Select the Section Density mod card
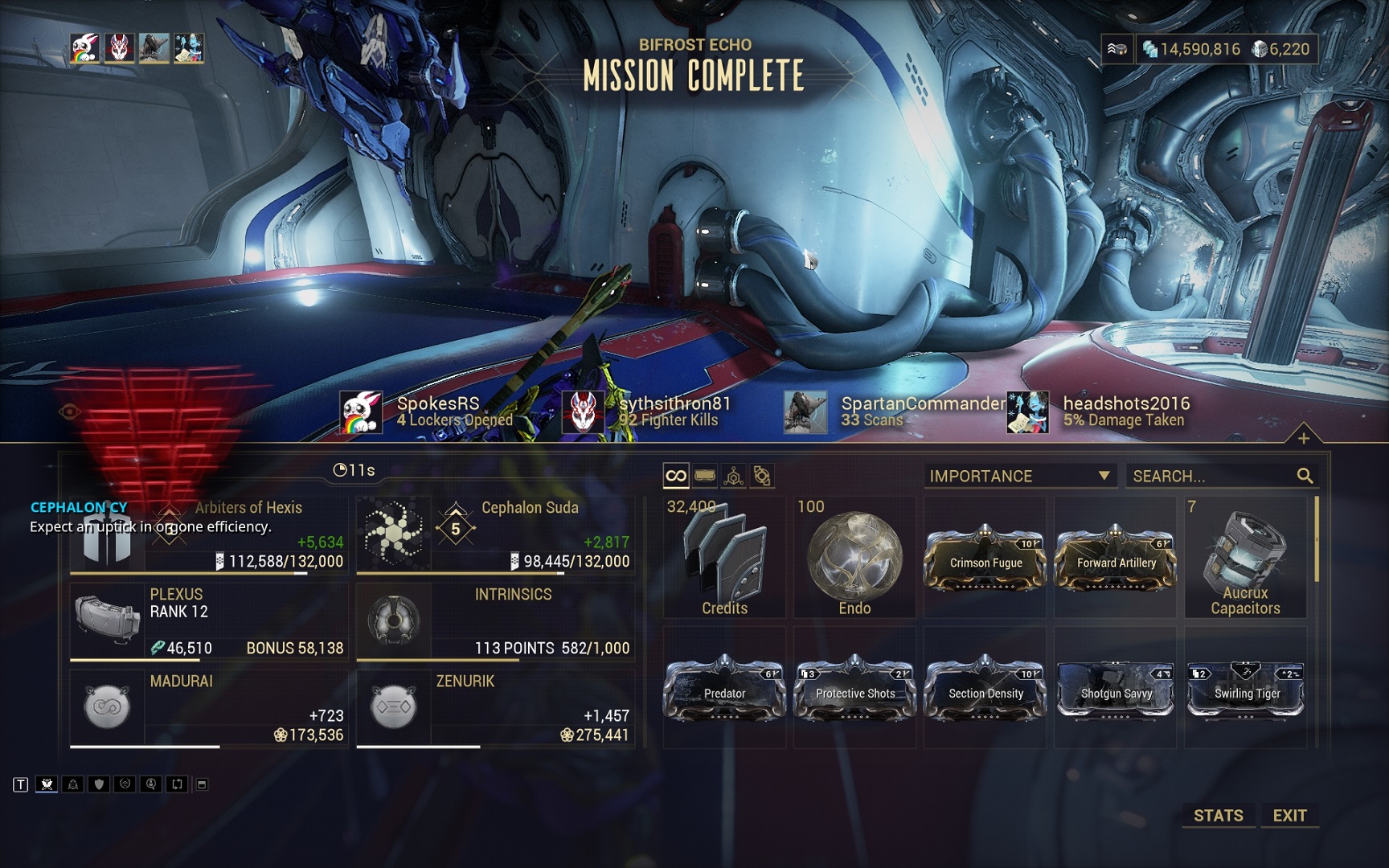This screenshot has height=868, width=1389. (985, 689)
